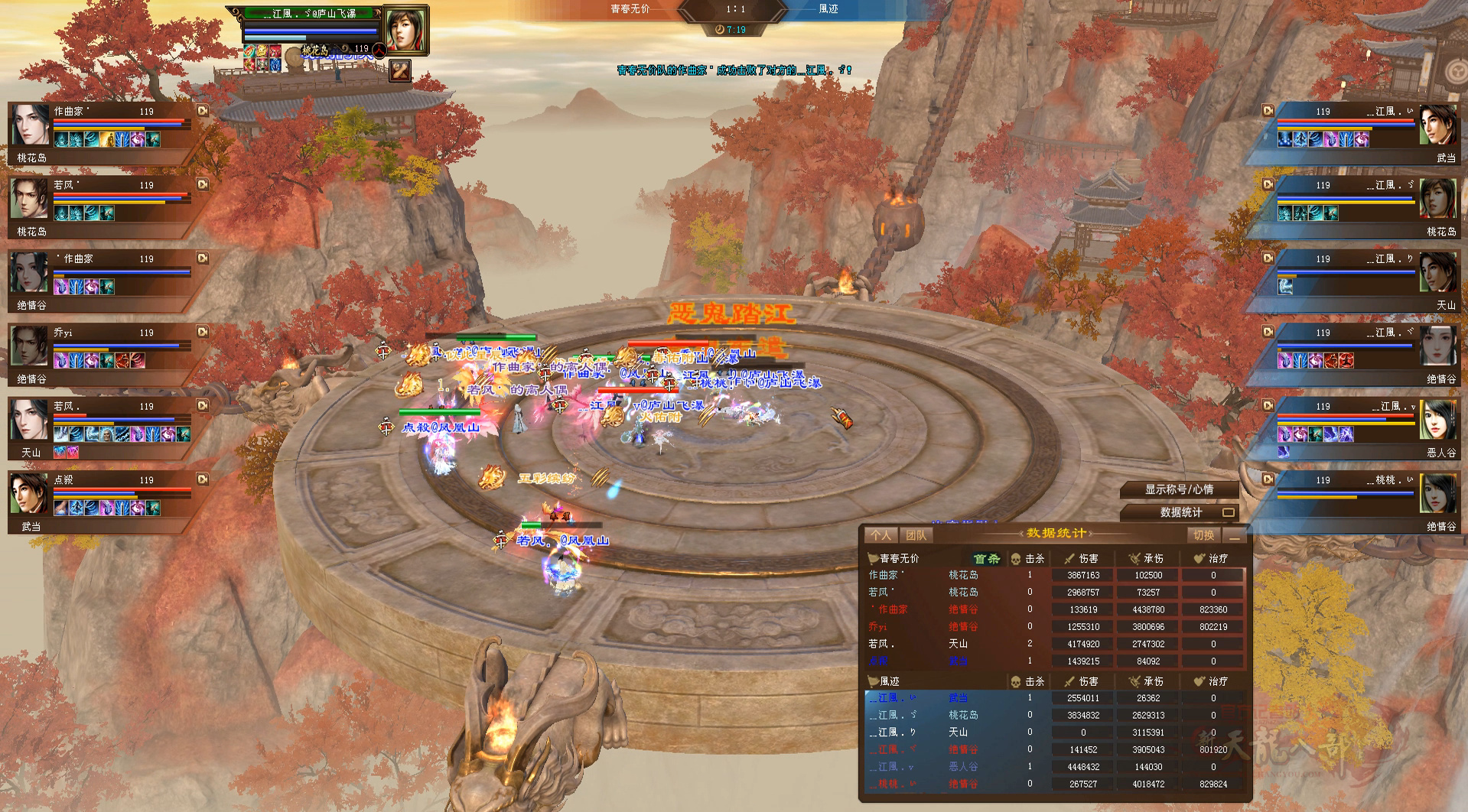
Task: Click the 伤害 column header for 青春无价
Action: (x=1082, y=558)
